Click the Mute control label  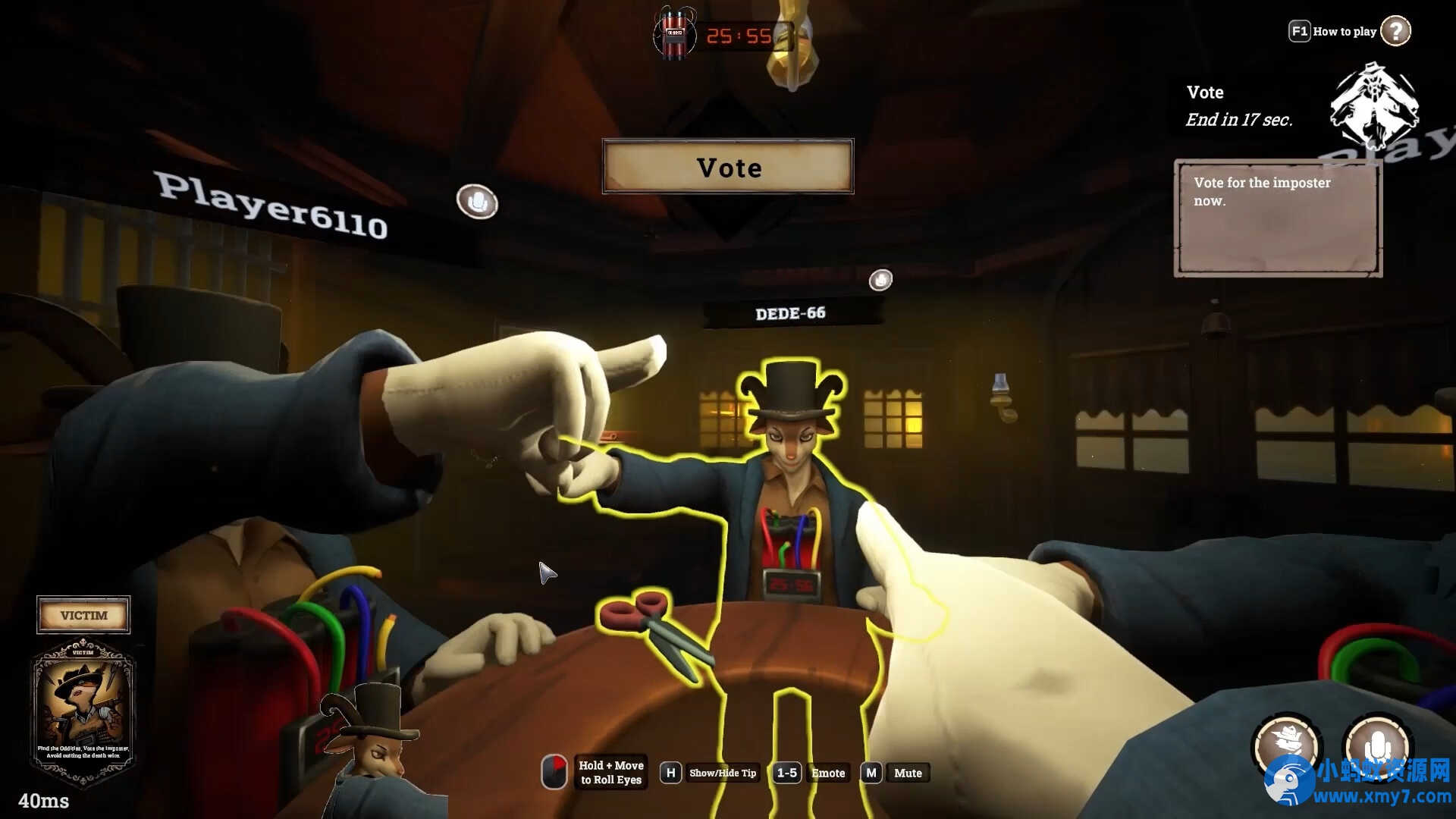tap(908, 773)
